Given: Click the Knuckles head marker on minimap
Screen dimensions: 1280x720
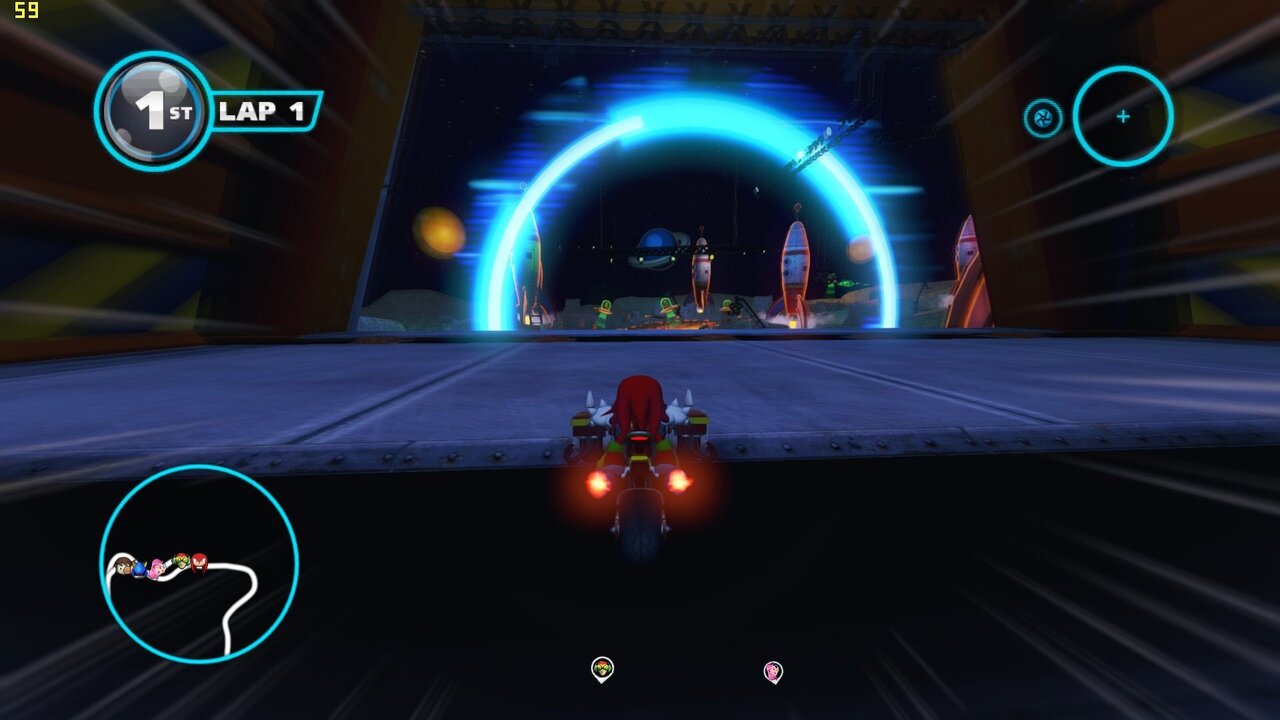Looking at the screenshot, I should 199,562.
